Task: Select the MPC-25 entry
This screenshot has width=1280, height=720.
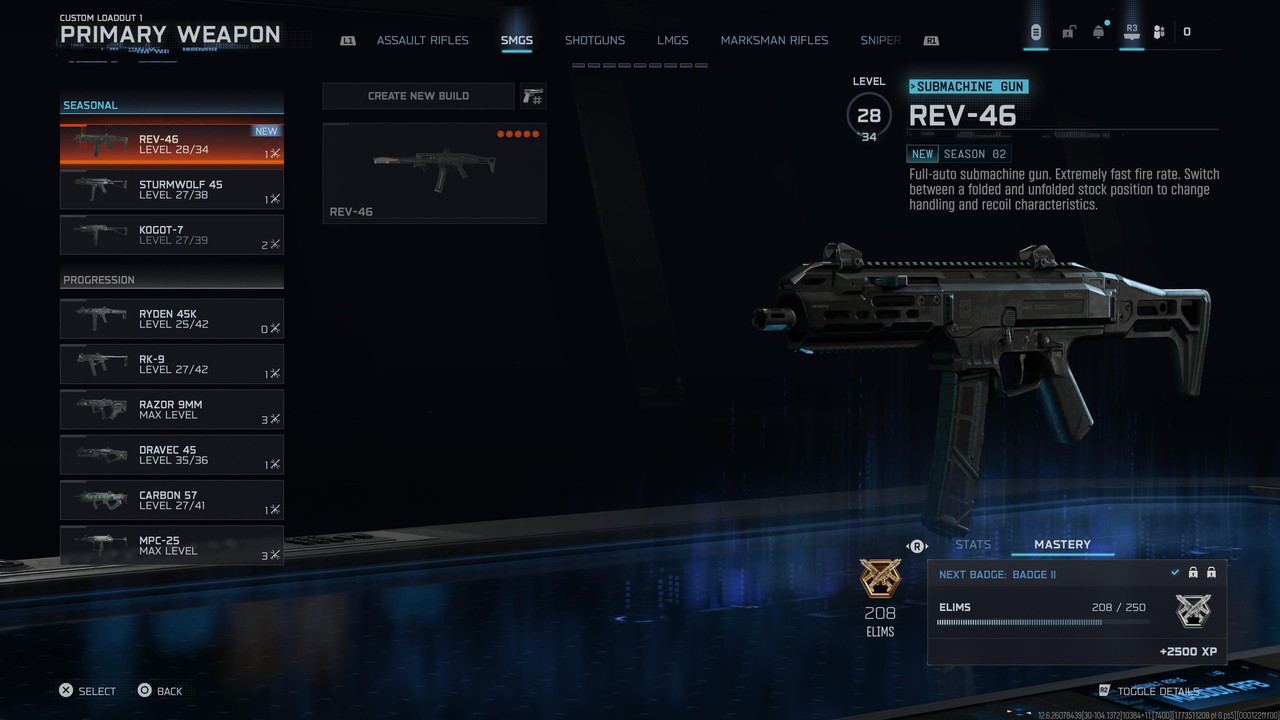Action: click(x=172, y=545)
